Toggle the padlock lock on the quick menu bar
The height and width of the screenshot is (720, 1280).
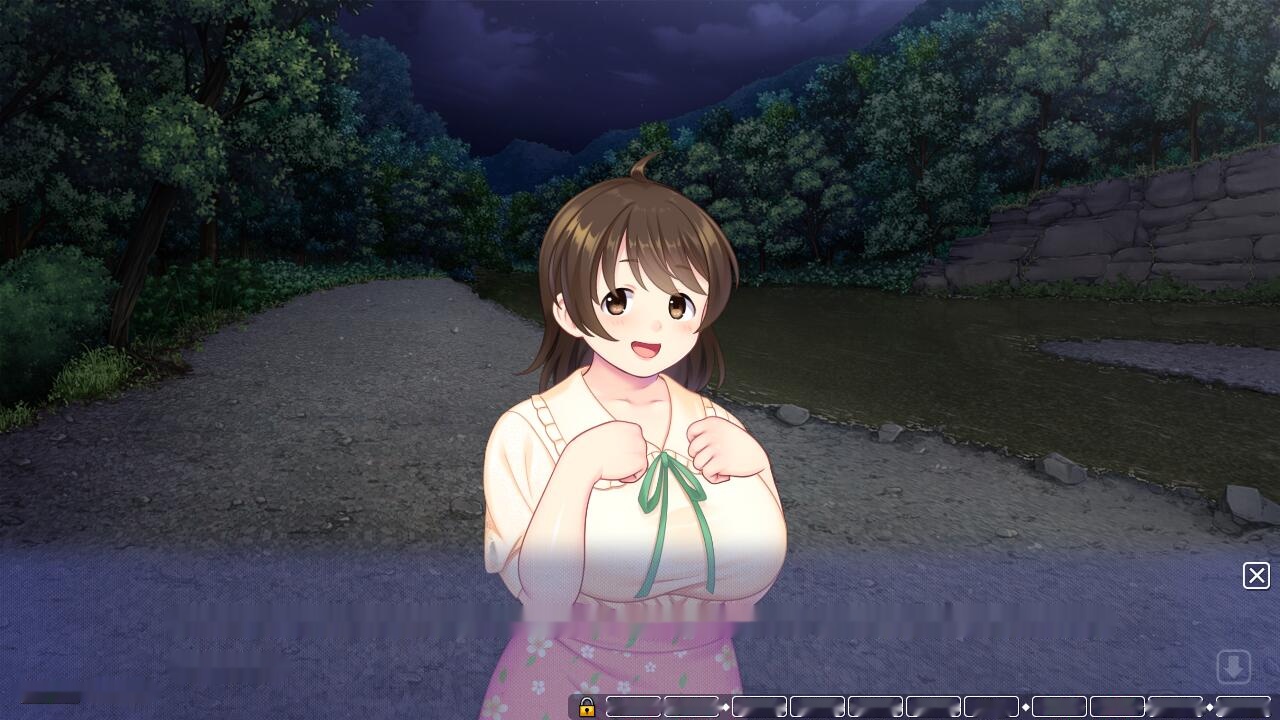587,708
